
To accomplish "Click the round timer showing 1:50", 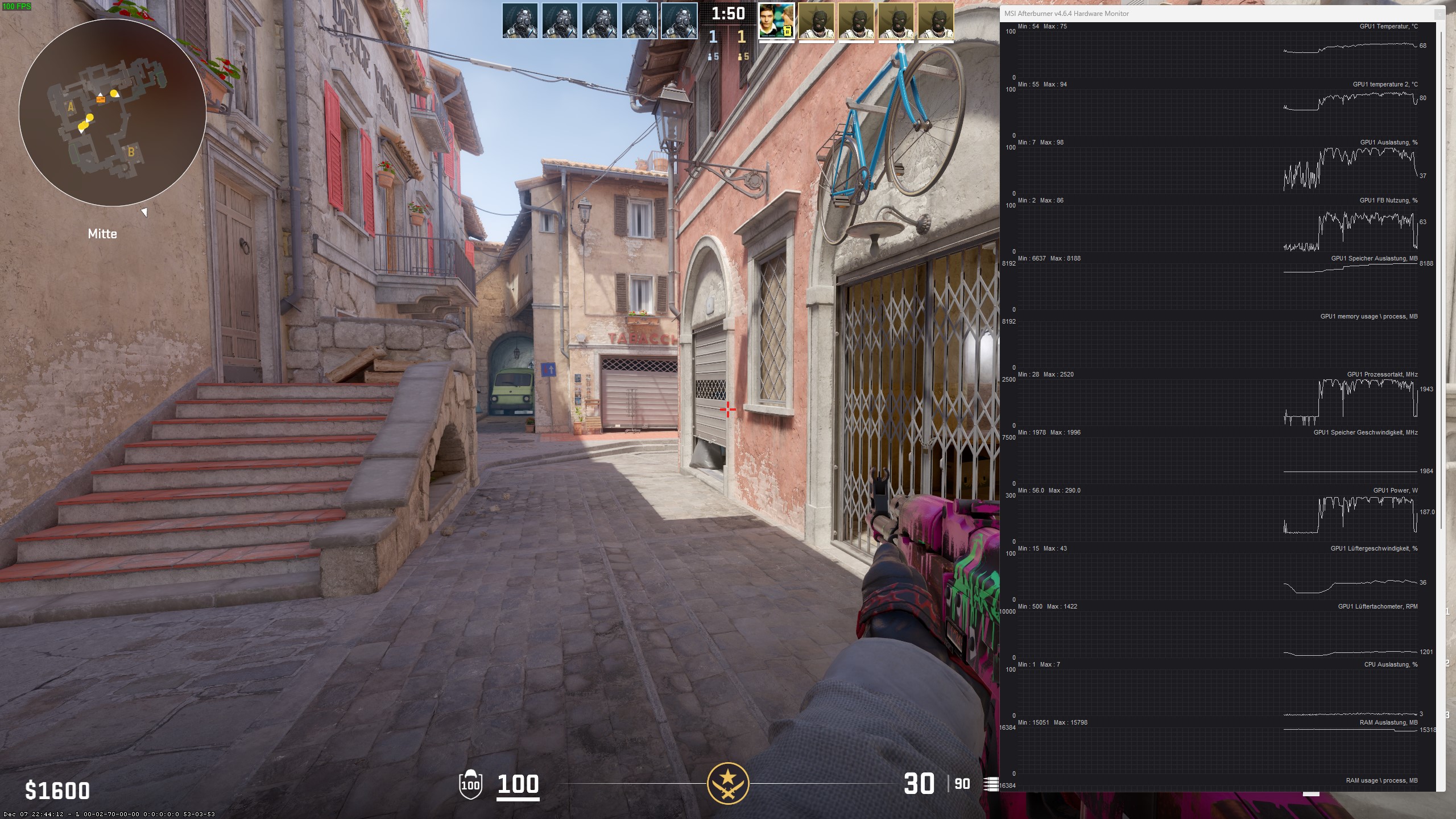I will [x=729, y=14].
